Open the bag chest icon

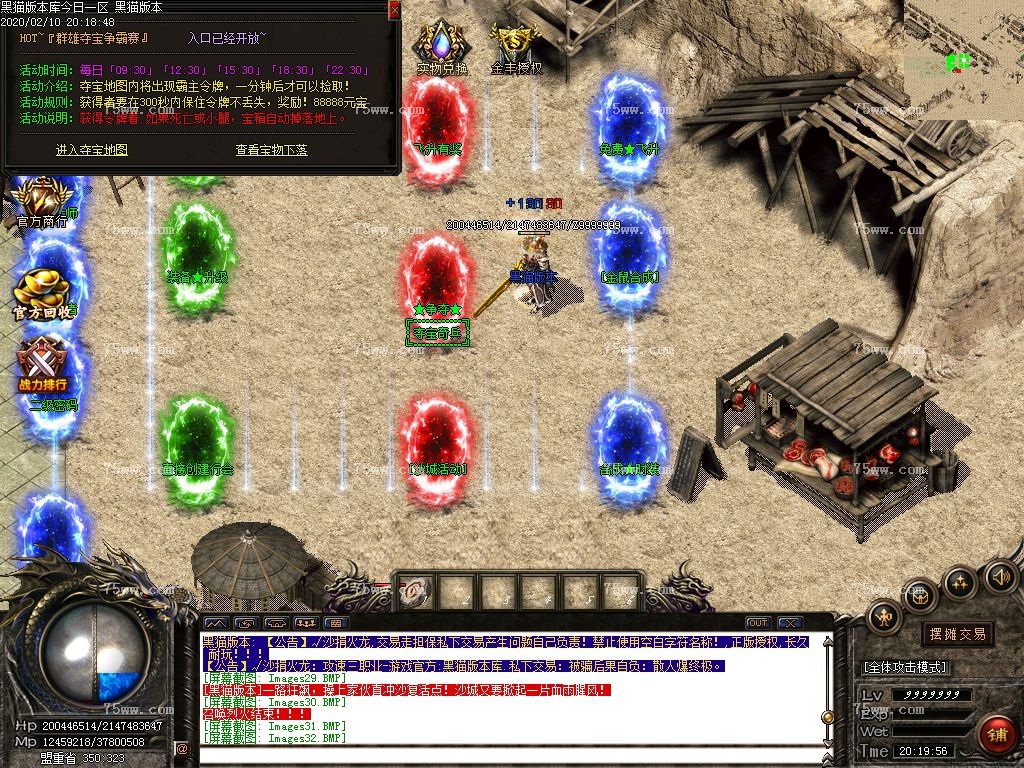point(920,595)
